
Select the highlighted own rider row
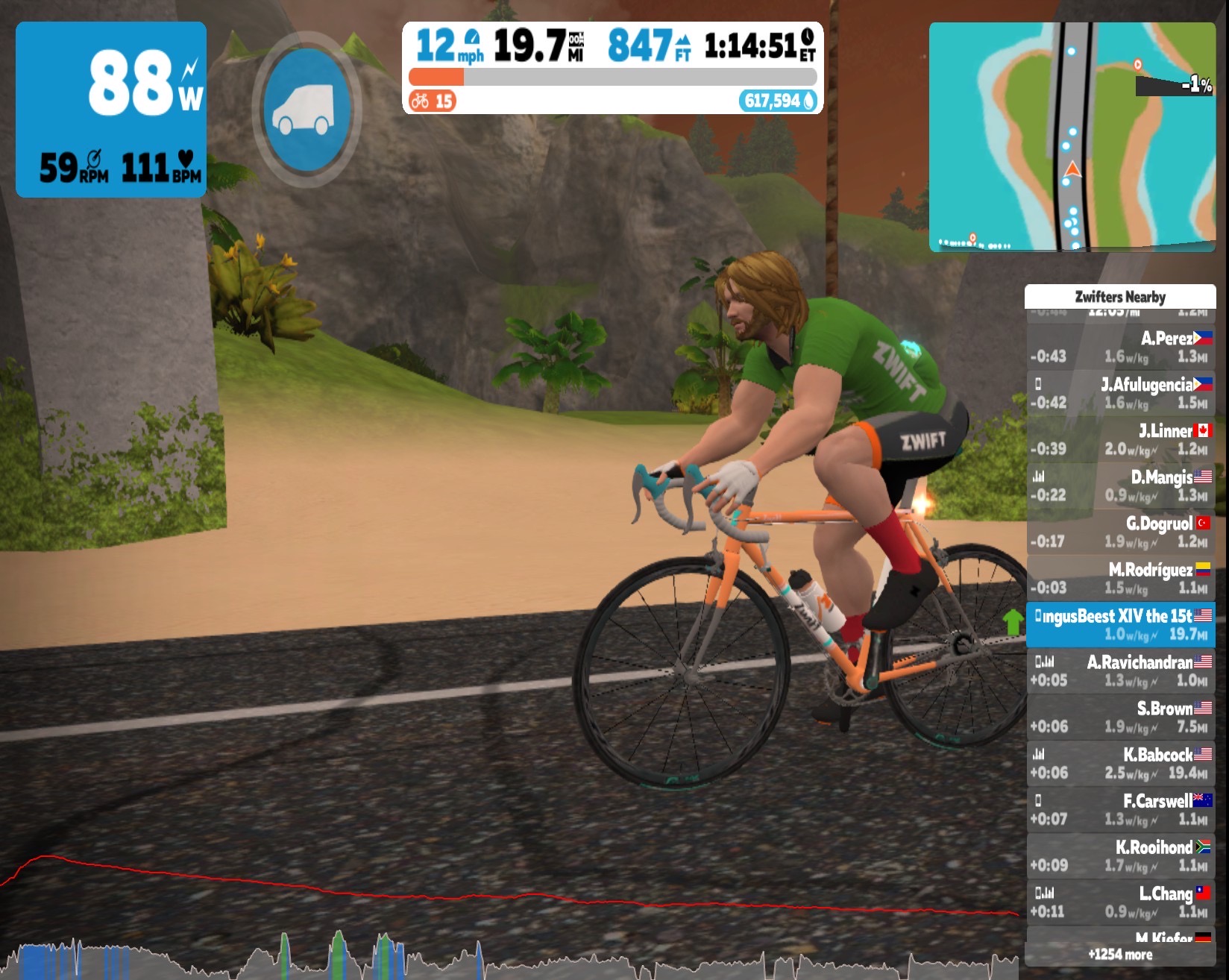[x=1120, y=625]
